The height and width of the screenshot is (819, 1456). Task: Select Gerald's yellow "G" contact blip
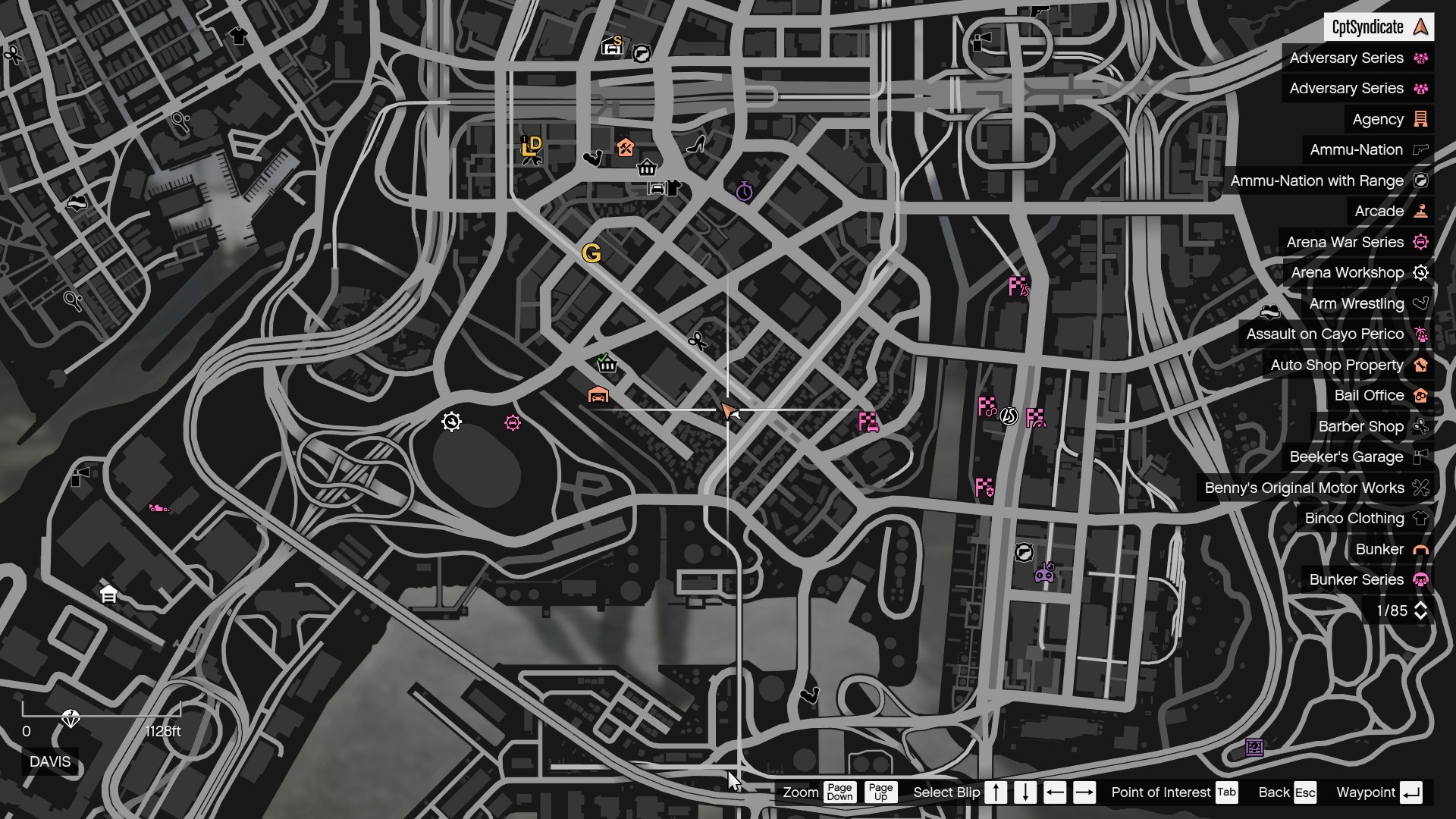tap(592, 253)
